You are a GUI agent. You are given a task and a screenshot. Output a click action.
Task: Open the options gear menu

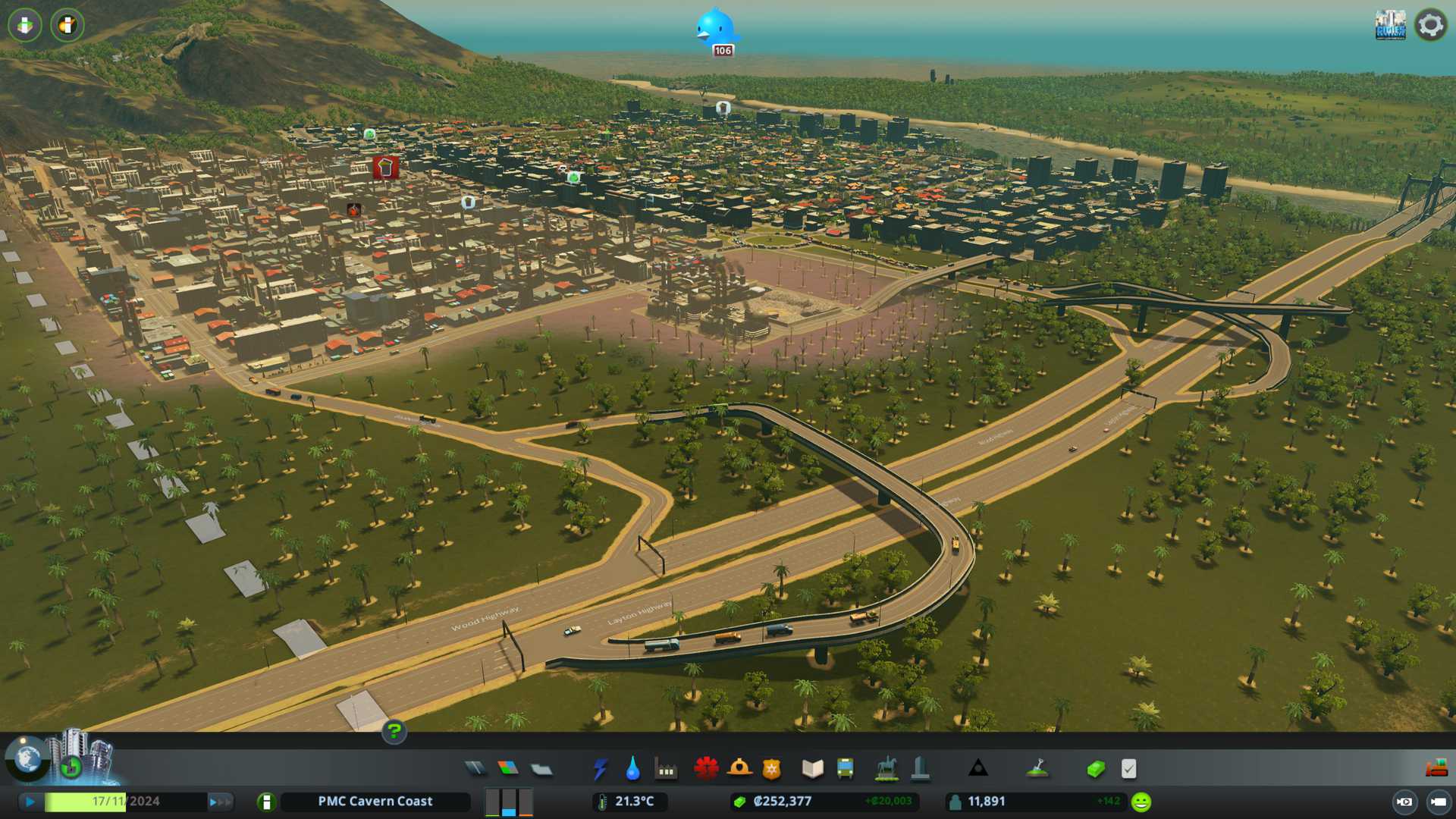tap(1431, 25)
